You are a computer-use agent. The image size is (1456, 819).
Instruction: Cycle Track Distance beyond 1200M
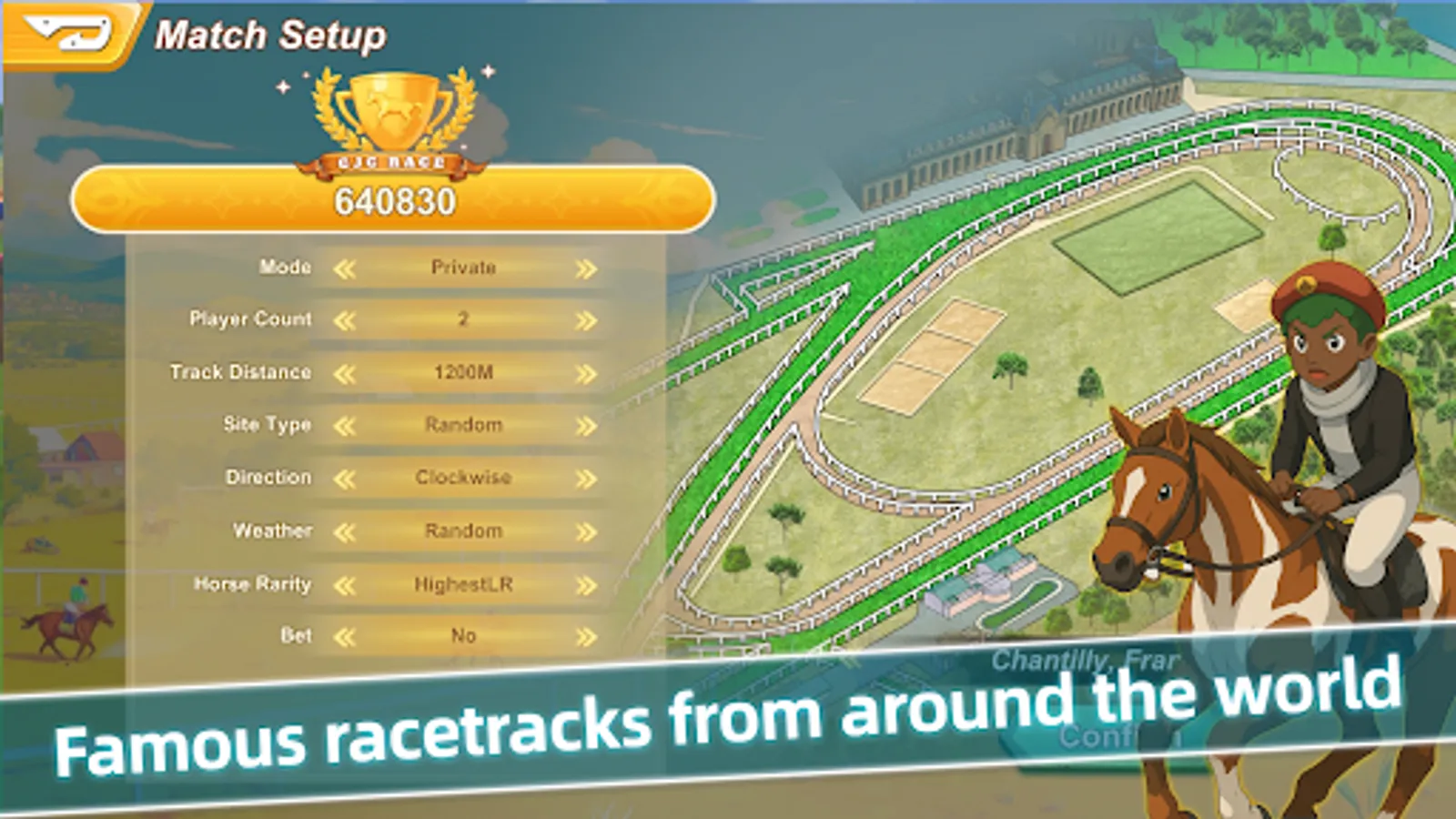point(585,372)
